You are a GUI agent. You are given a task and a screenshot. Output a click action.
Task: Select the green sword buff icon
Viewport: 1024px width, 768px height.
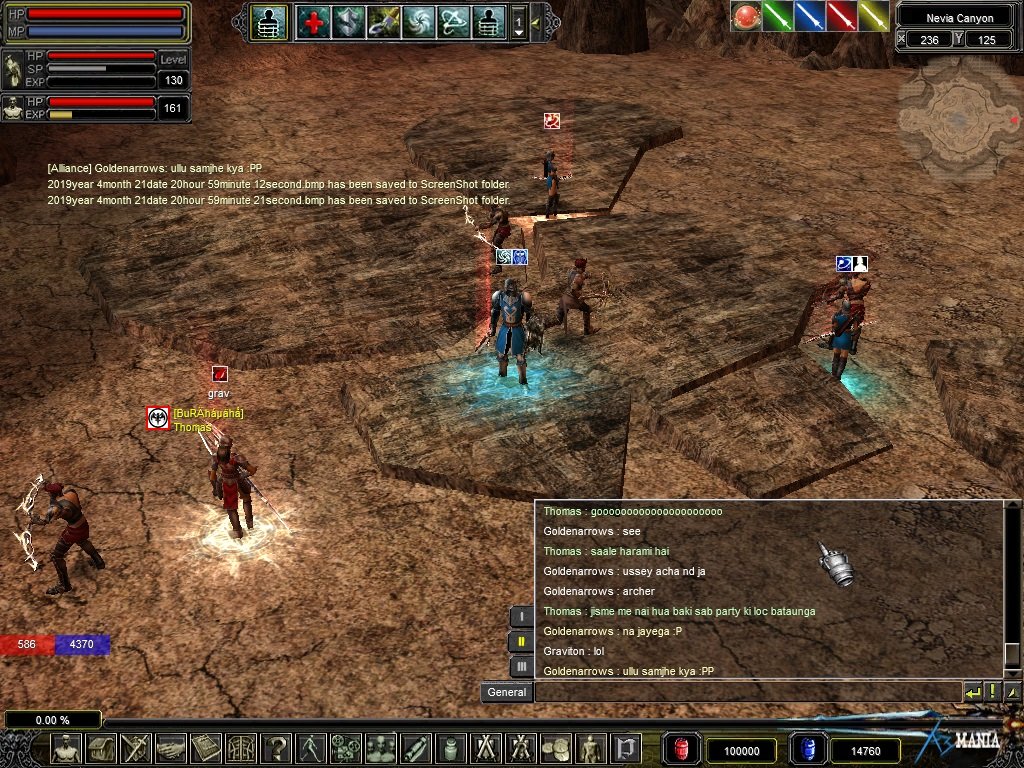[778, 16]
